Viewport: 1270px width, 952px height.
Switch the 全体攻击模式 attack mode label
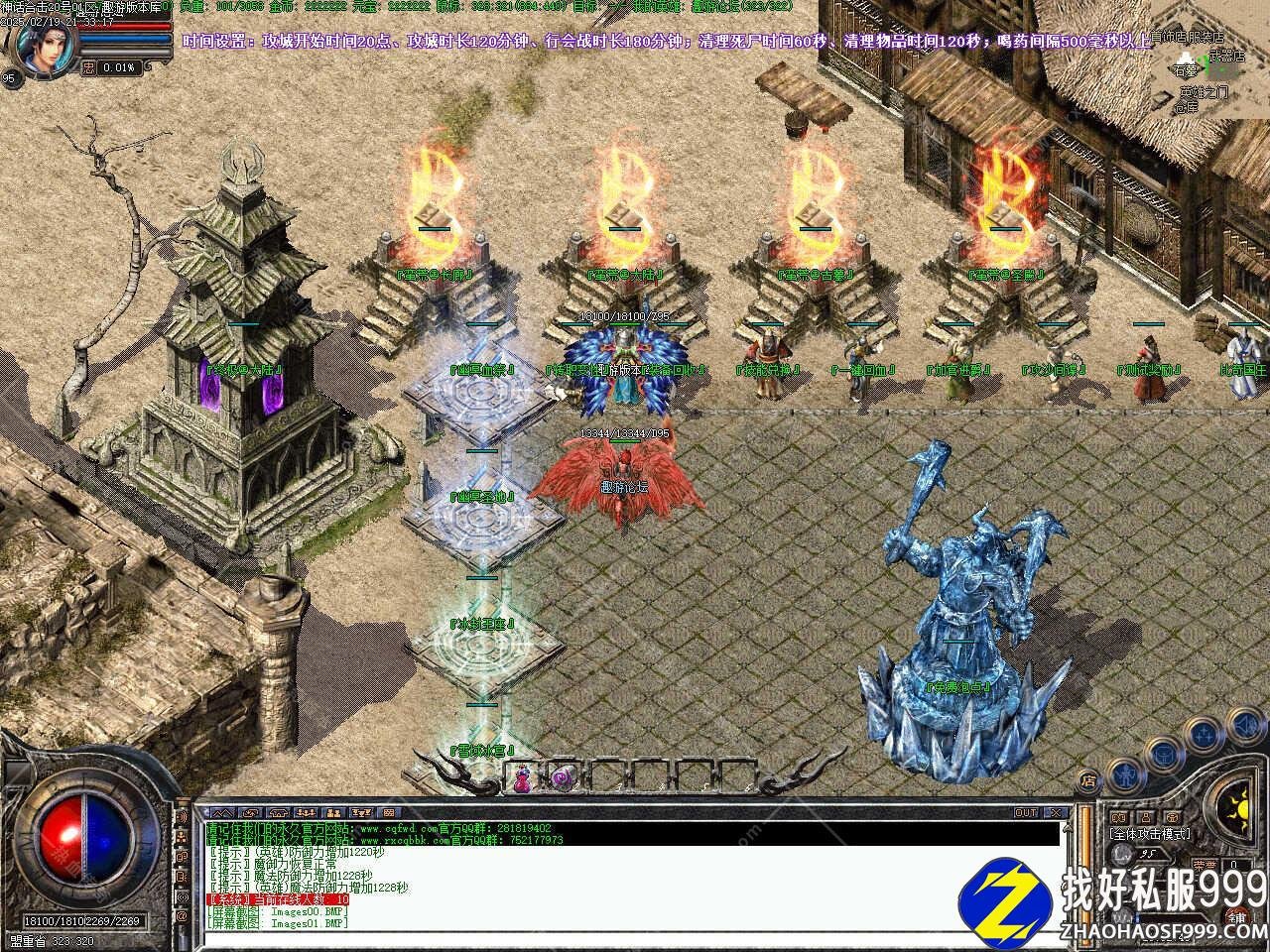1150,834
